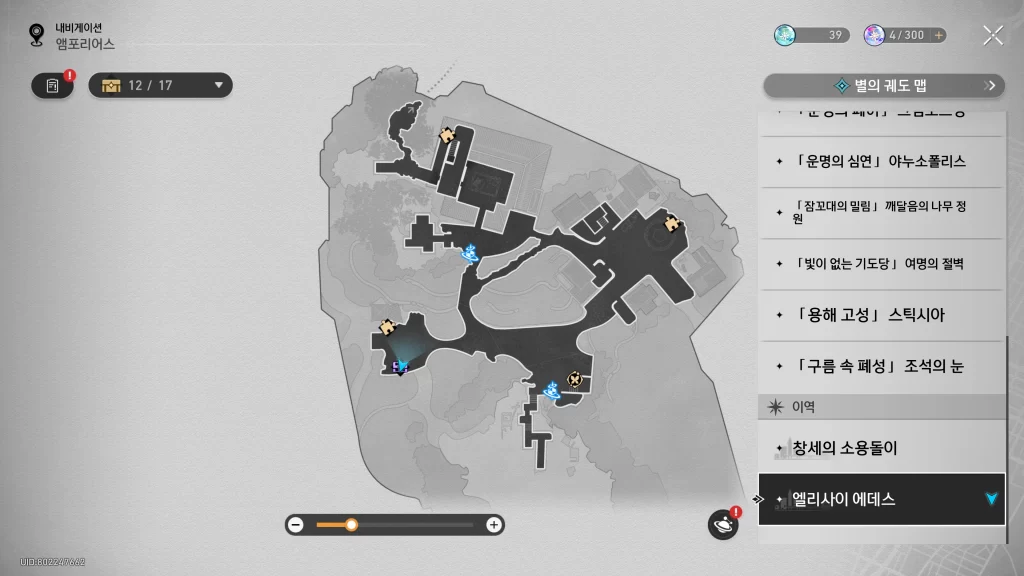Zoom in the map with plus button
The width and height of the screenshot is (1024, 576).
click(493, 525)
